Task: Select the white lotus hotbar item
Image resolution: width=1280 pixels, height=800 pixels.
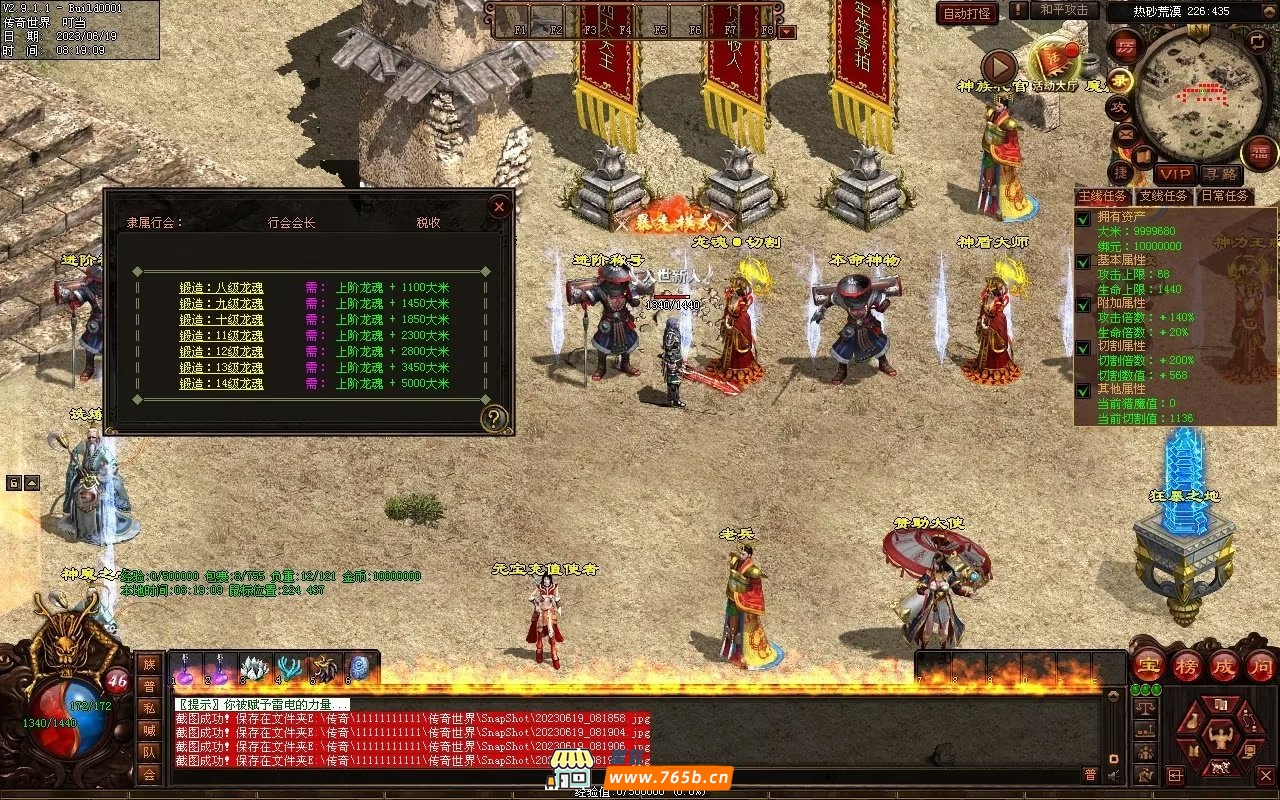Action: (x=256, y=668)
